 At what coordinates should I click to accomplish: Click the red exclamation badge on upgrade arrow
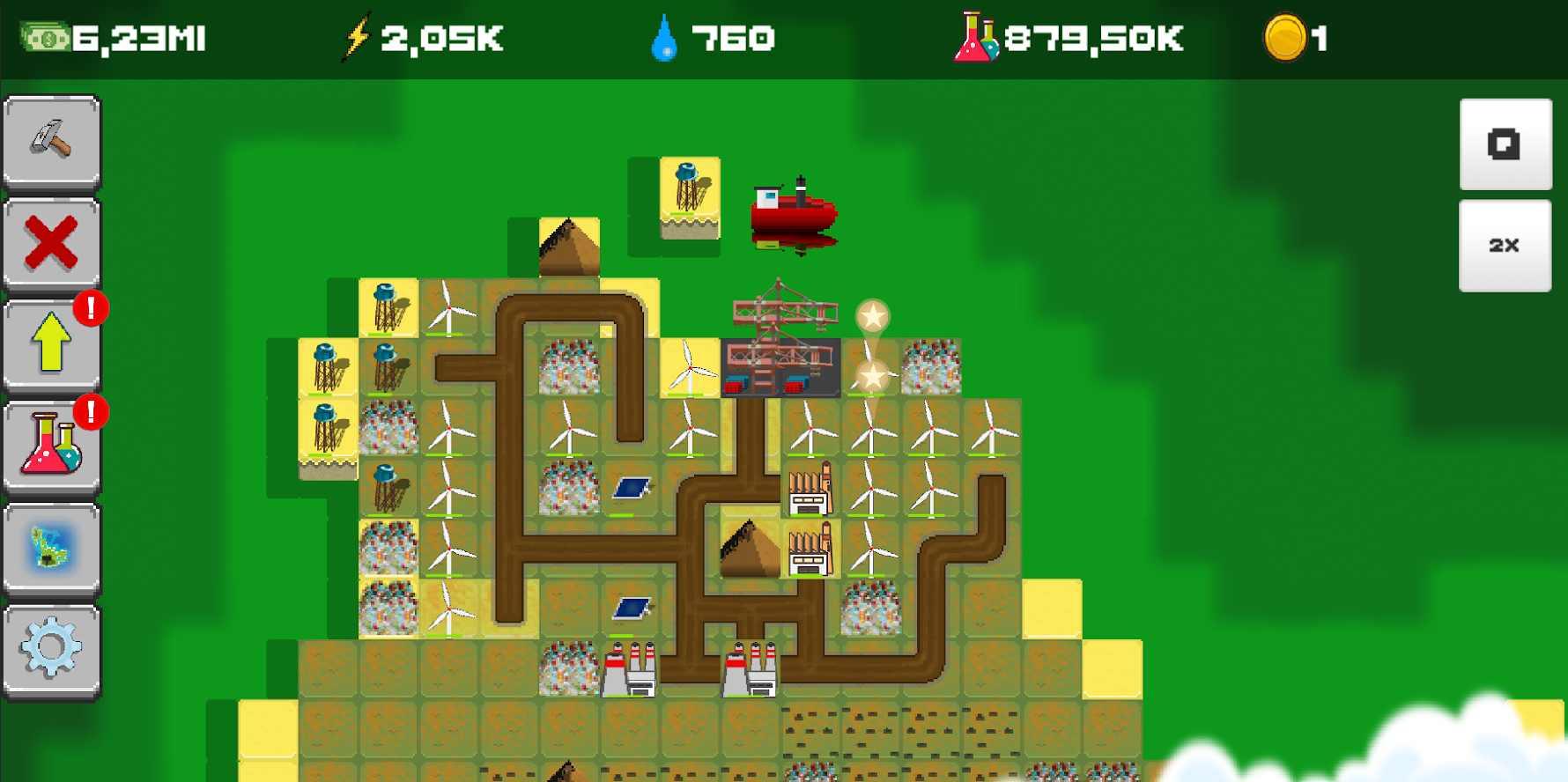coord(92,308)
